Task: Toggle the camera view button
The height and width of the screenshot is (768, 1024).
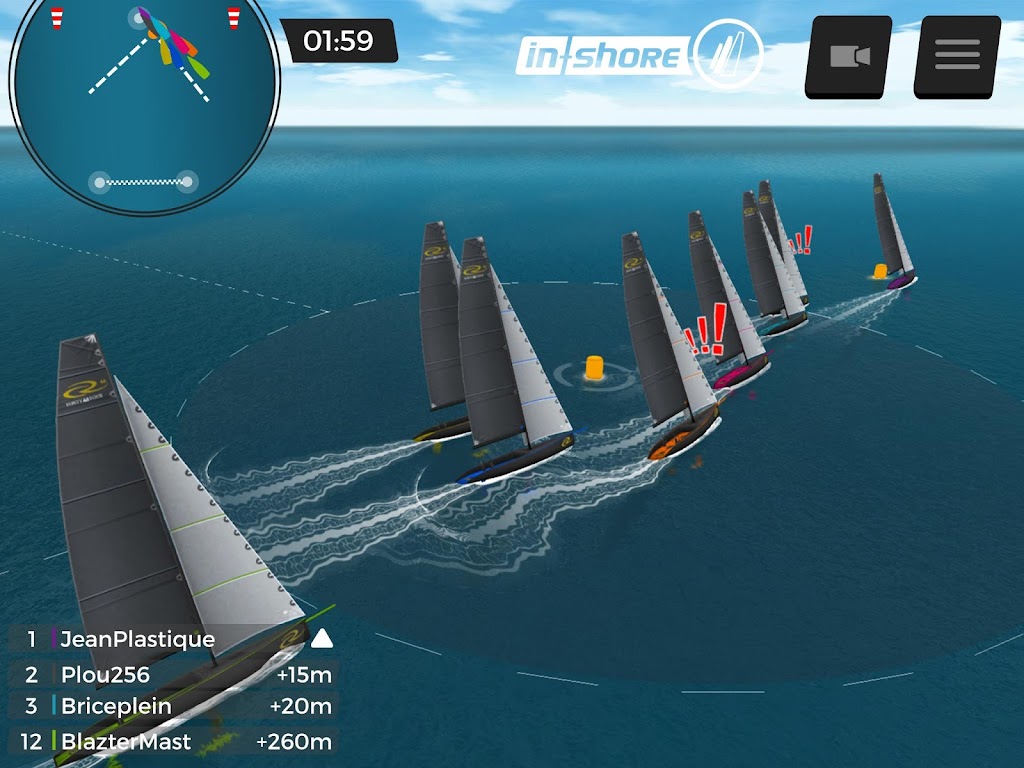Action: 849,56
